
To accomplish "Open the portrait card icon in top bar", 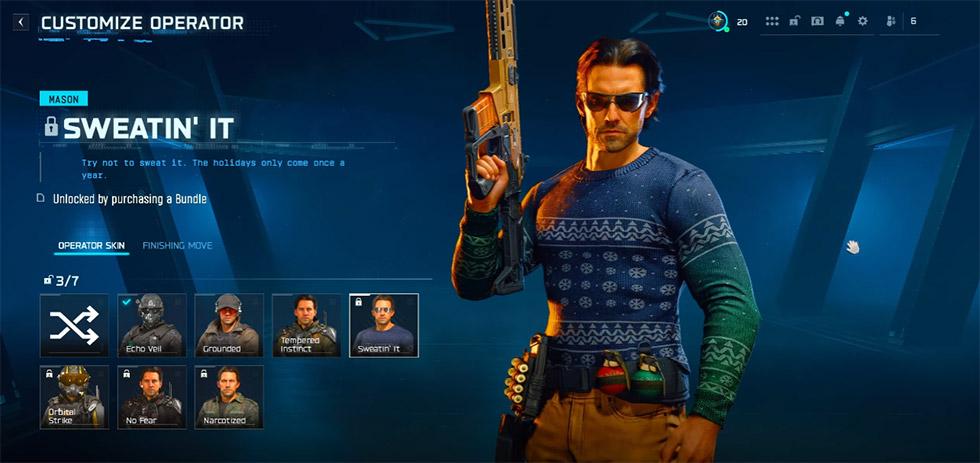I will [817, 21].
